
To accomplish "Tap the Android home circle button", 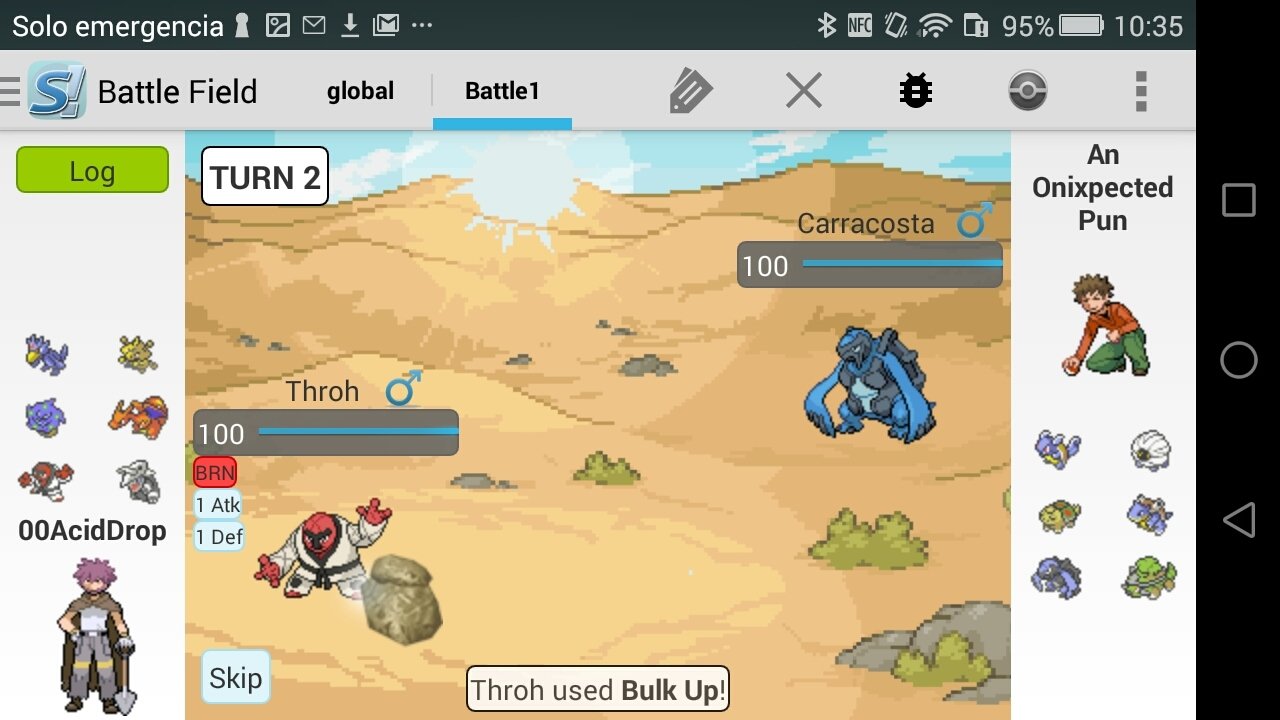I will 1238,360.
